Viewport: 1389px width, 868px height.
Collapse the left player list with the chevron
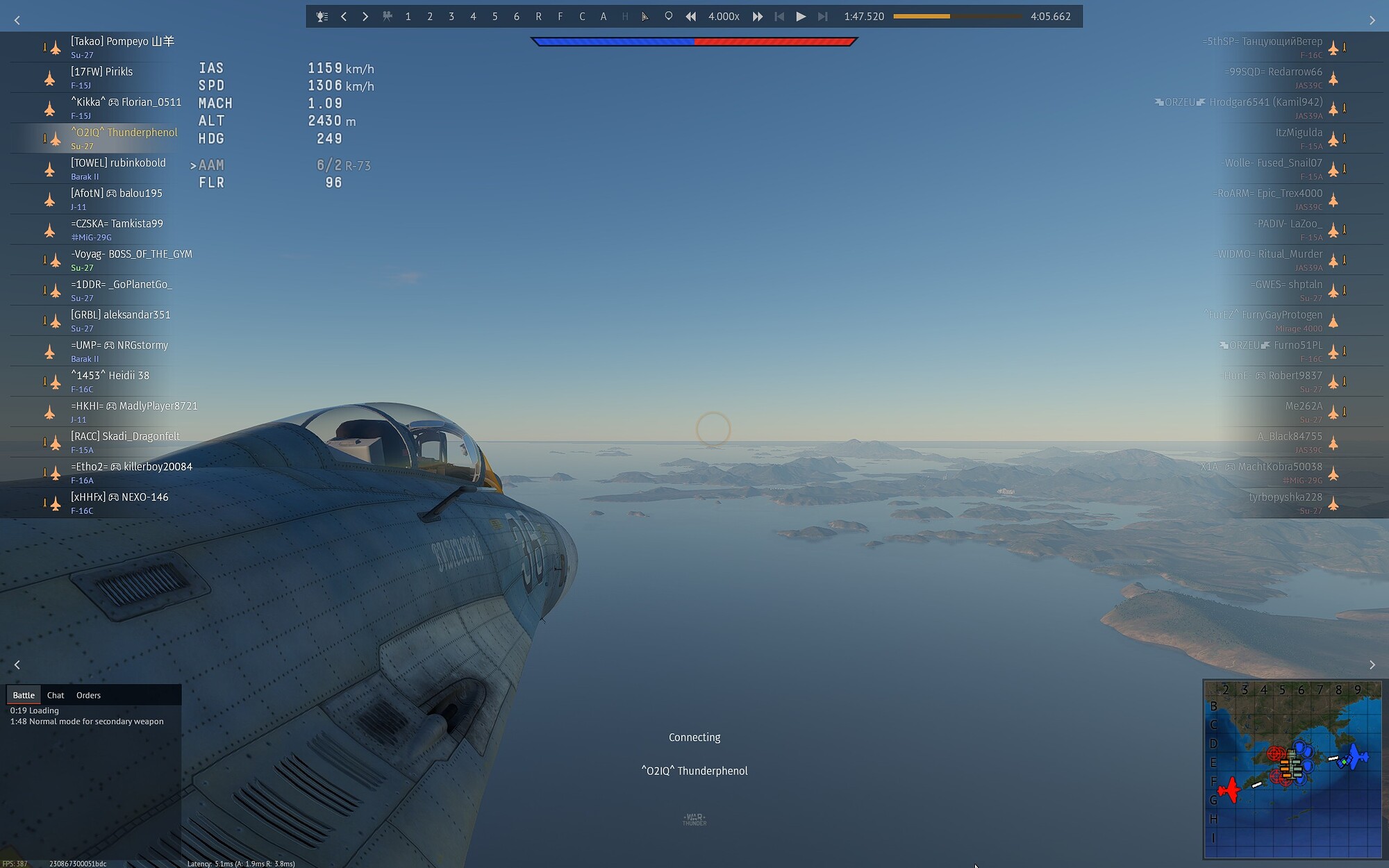tap(17, 20)
